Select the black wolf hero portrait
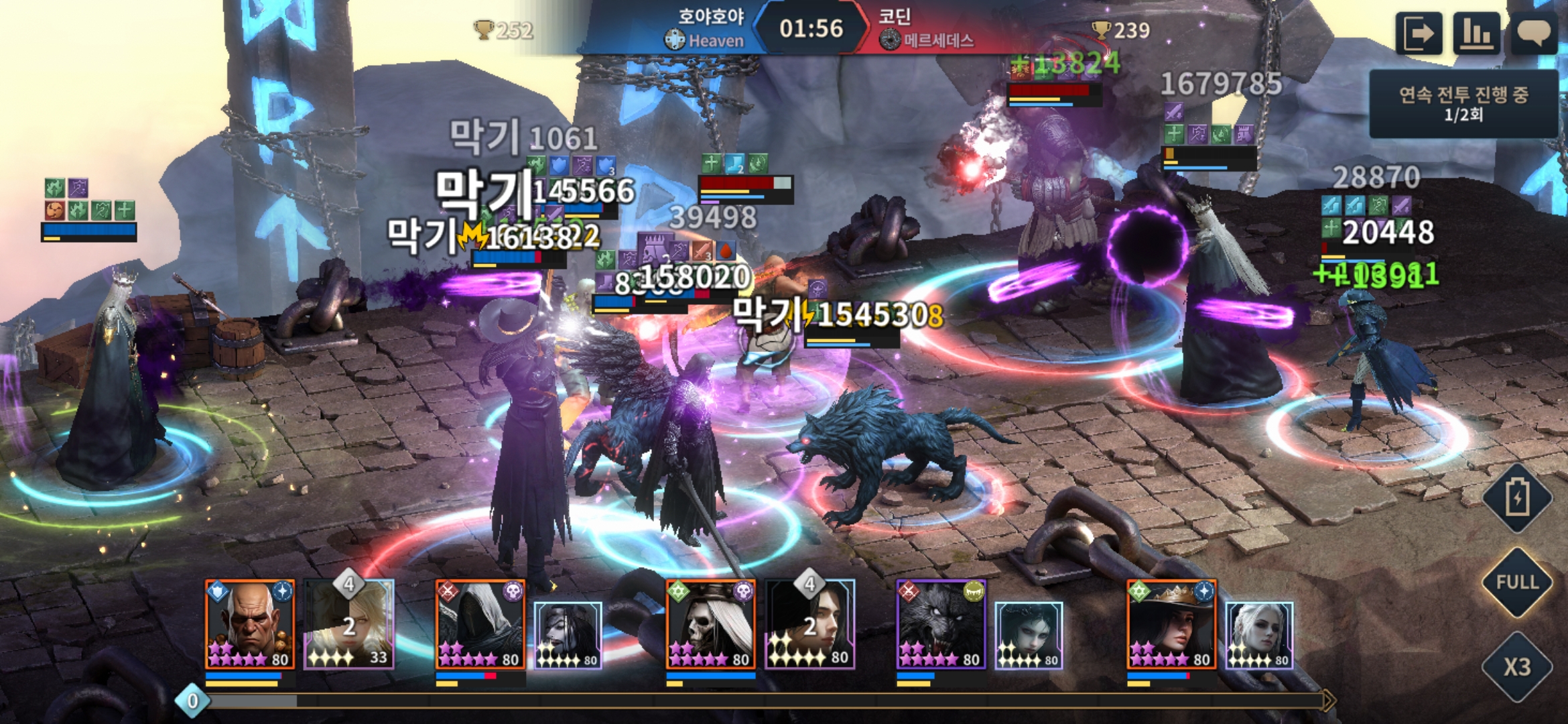The width and height of the screenshot is (1568, 724). coord(941,625)
